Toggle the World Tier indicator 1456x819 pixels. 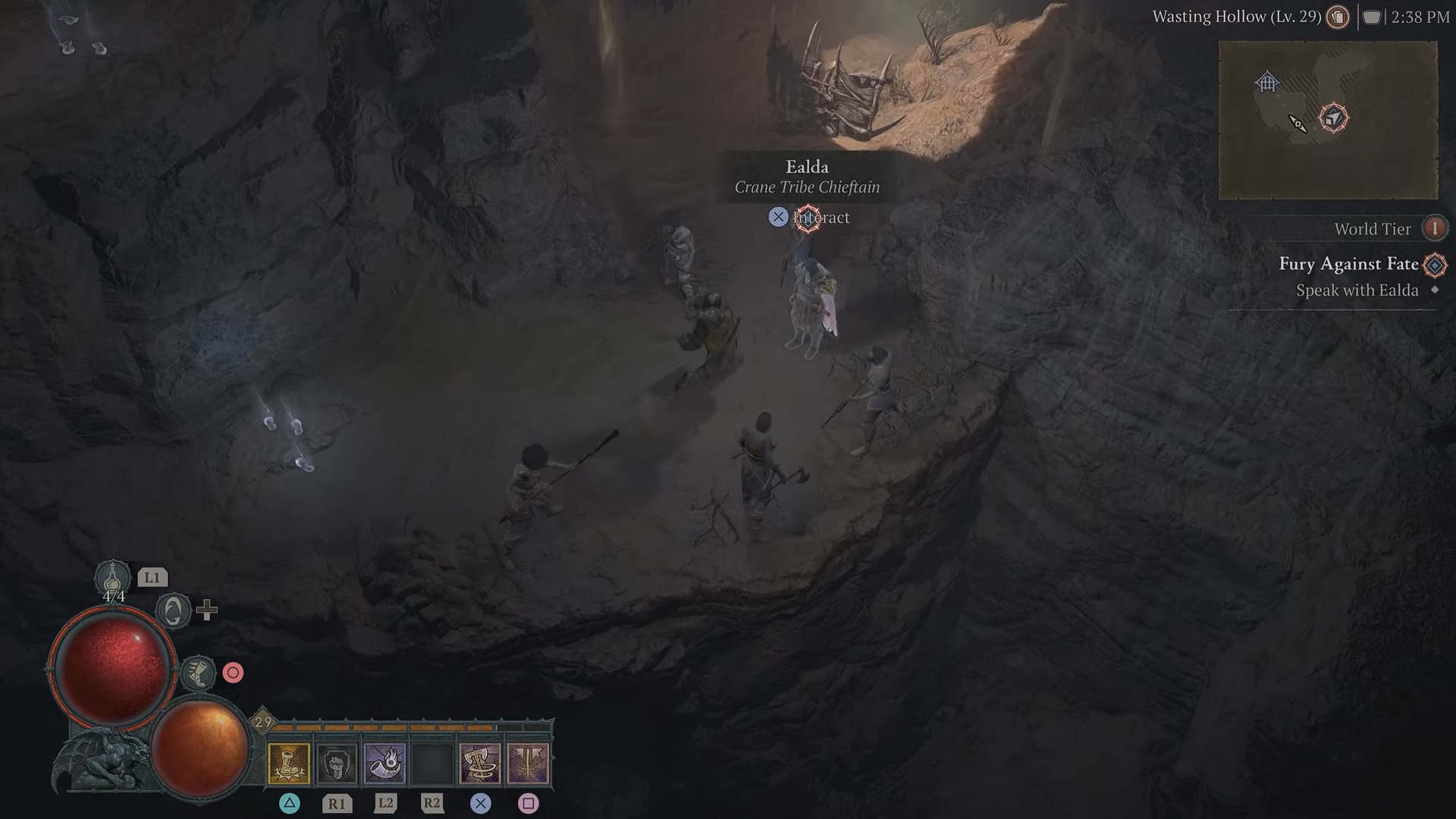pos(1374,228)
